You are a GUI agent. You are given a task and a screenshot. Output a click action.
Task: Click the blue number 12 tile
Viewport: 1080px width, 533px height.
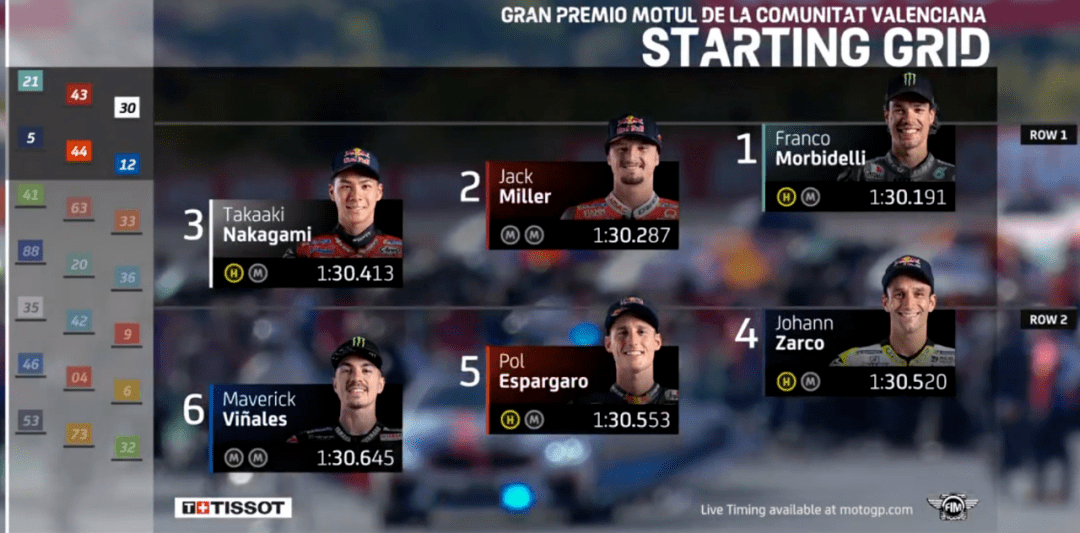tap(127, 164)
